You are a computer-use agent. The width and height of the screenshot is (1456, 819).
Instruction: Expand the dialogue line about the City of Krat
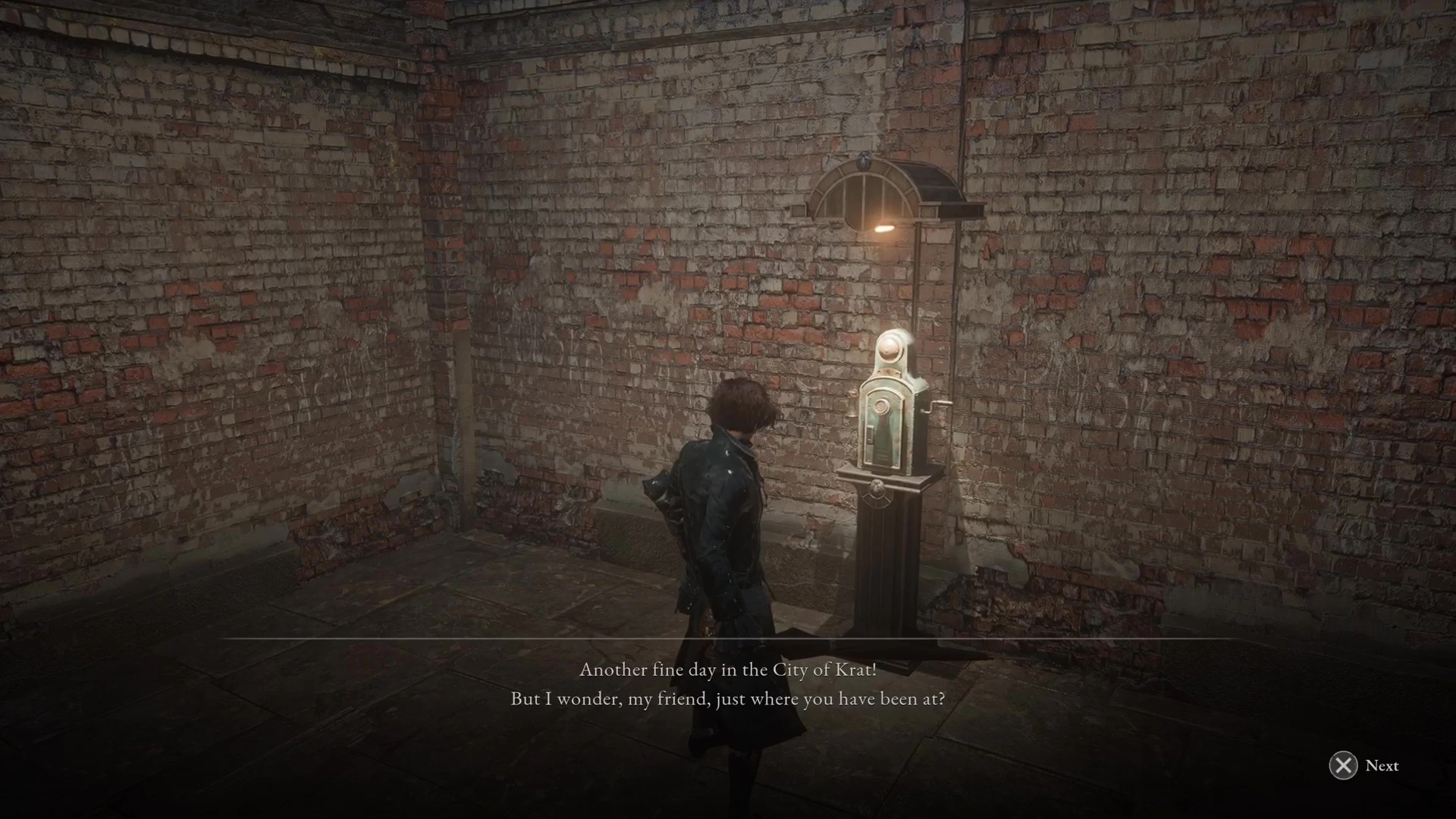pyautogui.click(x=730, y=670)
